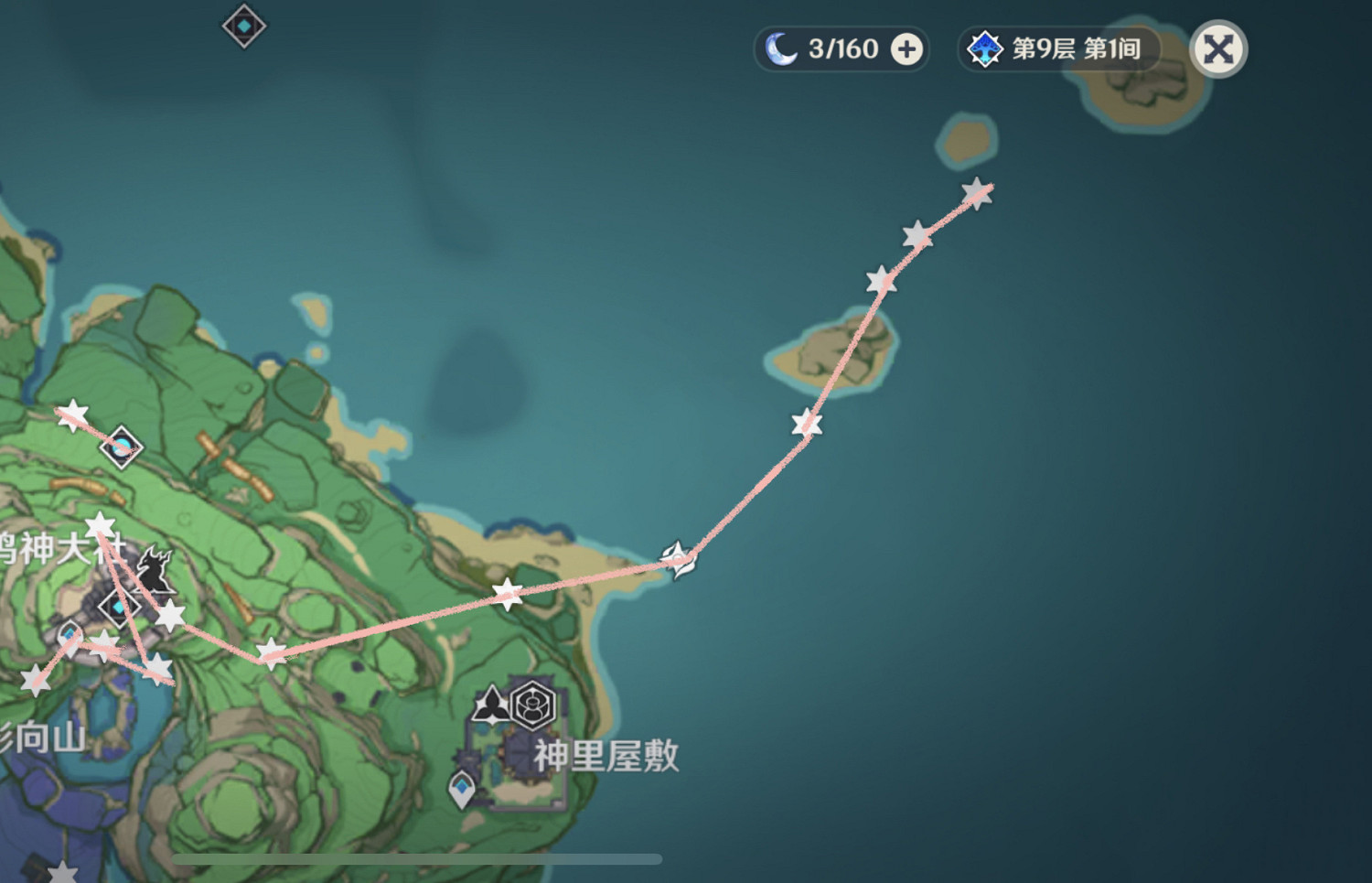Select the teardrop map pin below Kamisato Estate

point(462,785)
